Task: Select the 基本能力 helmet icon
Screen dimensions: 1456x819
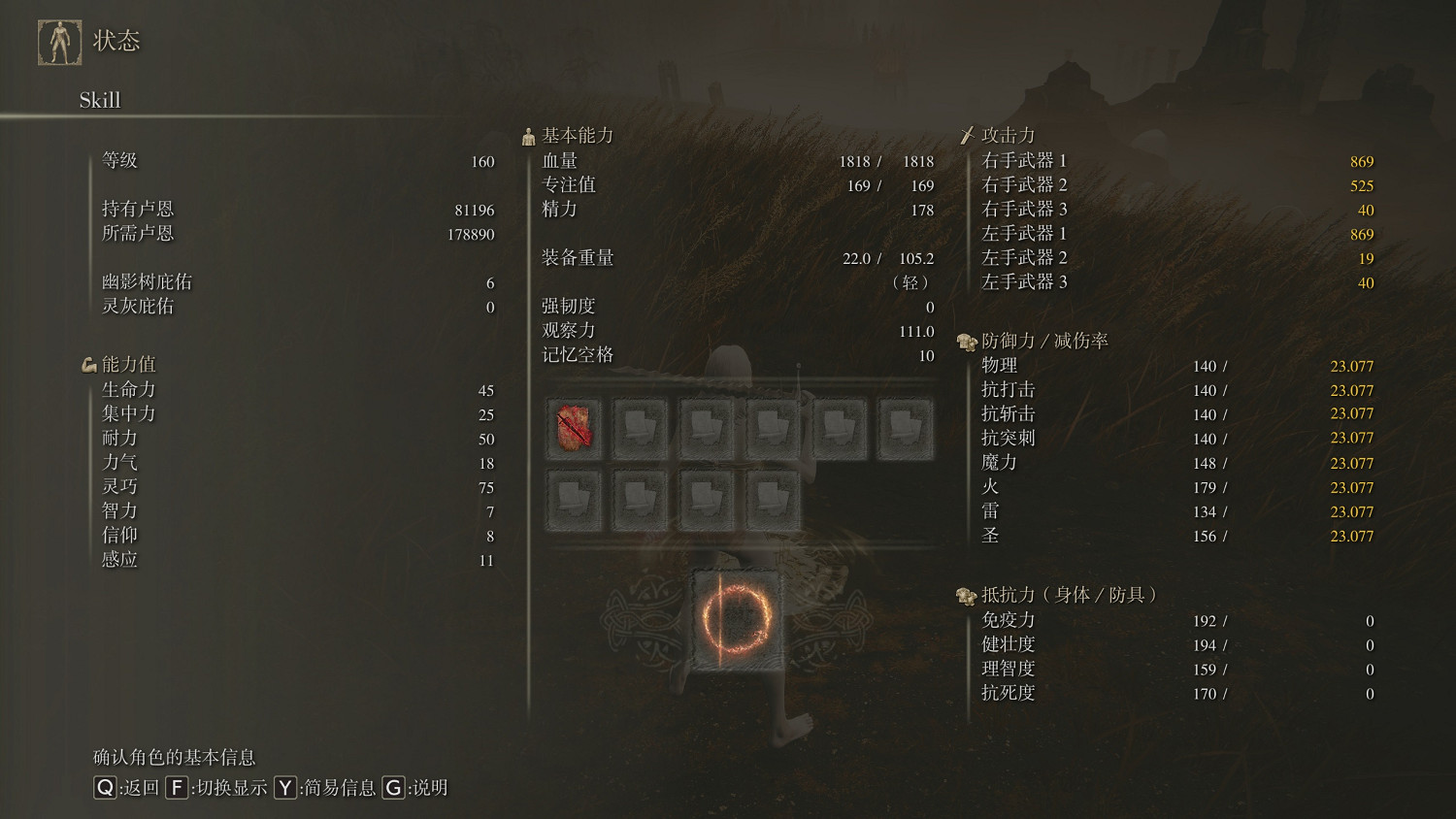Action: click(x=529, y=135)
